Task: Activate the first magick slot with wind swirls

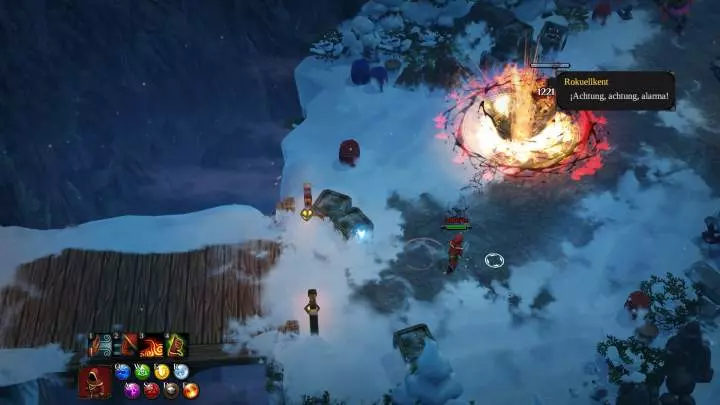Action: tap(101, 346)
